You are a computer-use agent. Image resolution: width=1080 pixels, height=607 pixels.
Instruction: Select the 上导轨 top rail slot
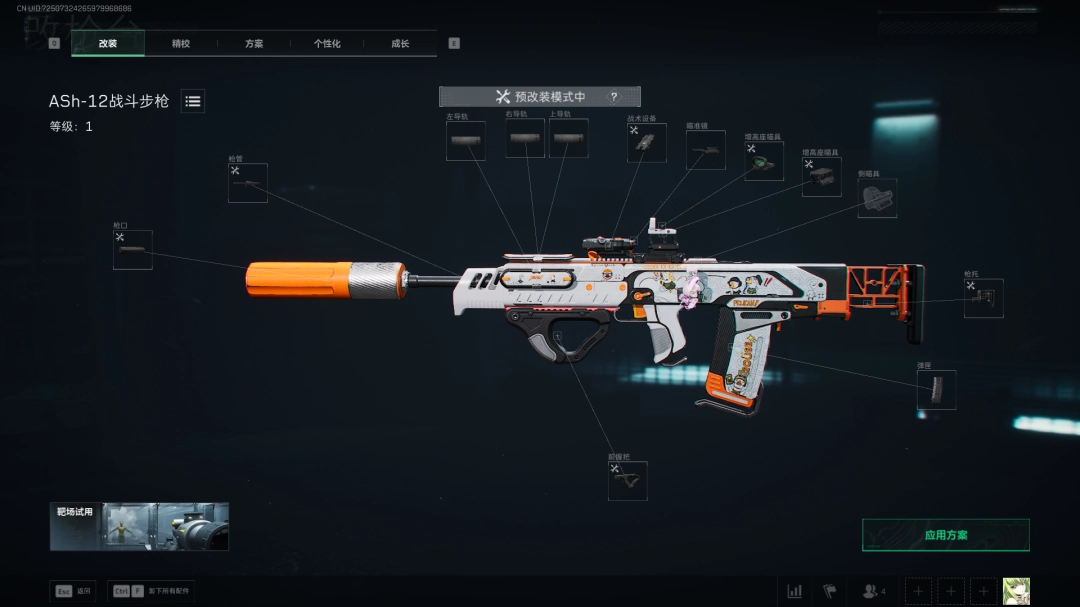pos(568,139)
